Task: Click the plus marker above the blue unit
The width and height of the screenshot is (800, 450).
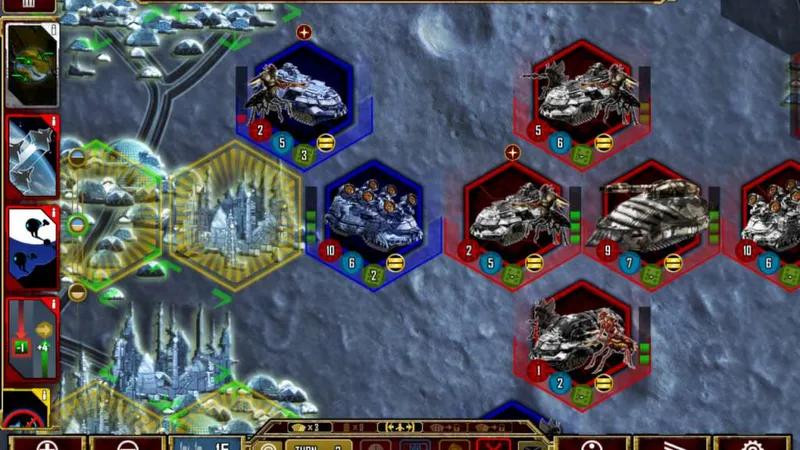Action: (x=304, y=32)
